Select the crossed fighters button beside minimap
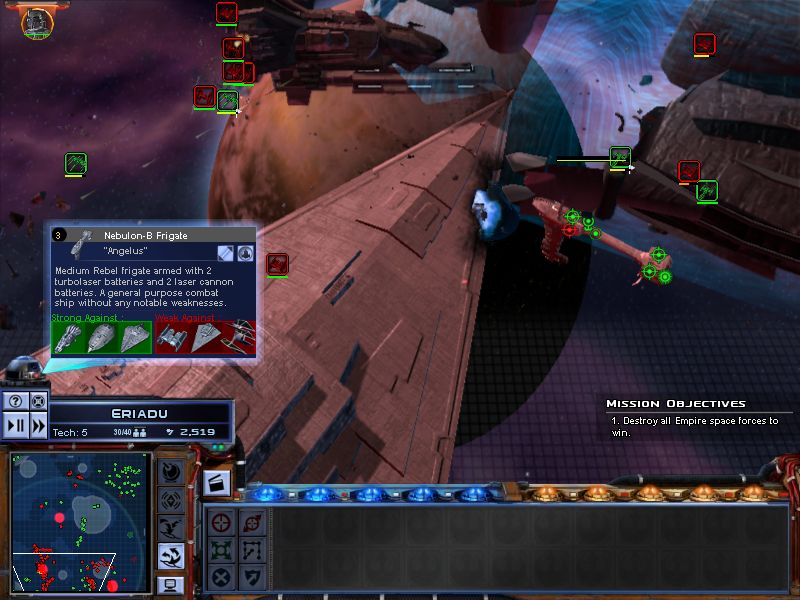This screenshot has height=600, width=800. [170, 527]
